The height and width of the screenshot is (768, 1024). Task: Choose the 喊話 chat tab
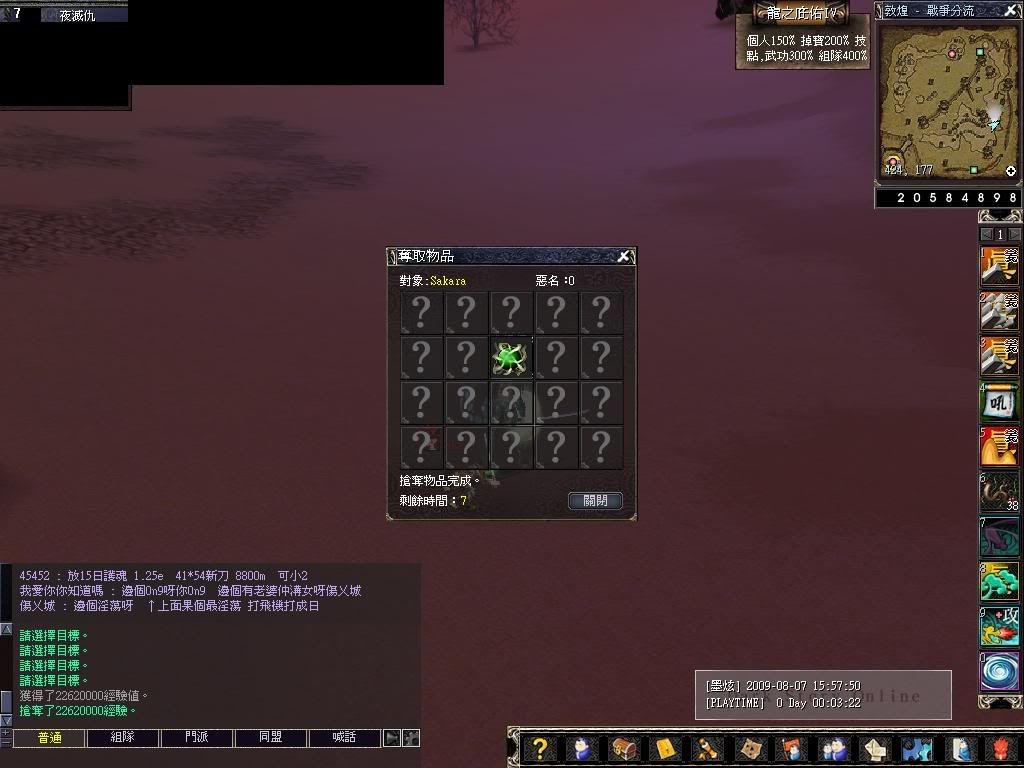click(x=345, y=738)
